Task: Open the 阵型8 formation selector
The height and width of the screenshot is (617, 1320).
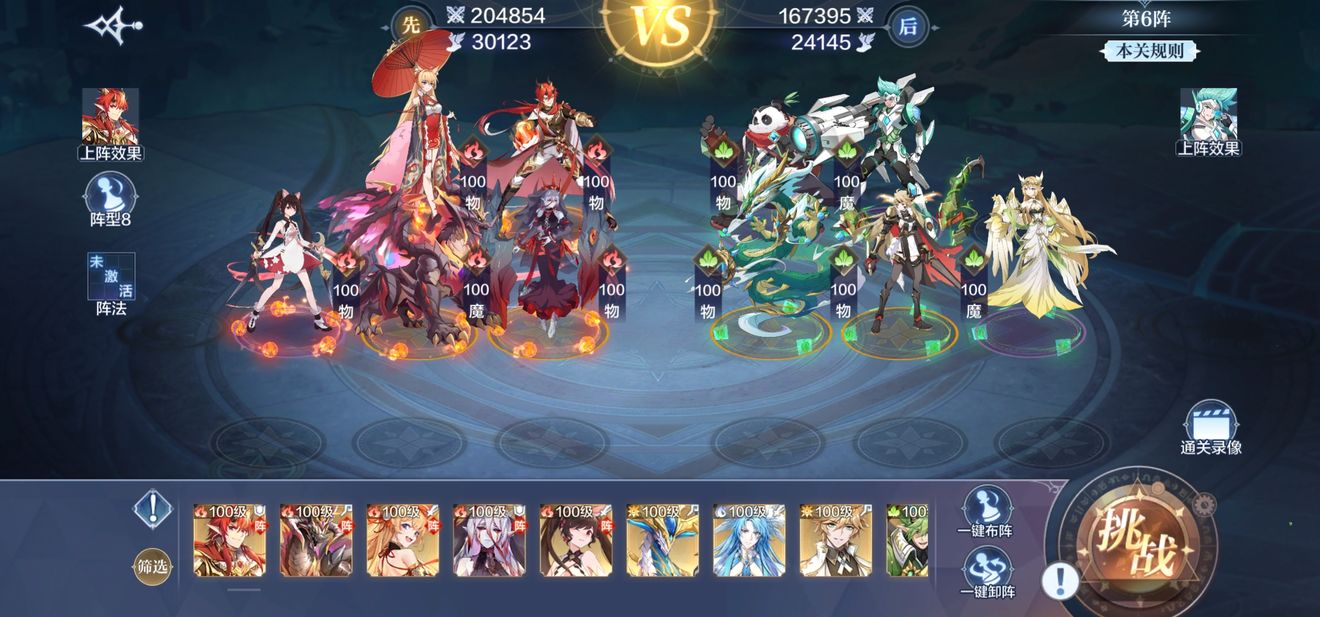Action: pyautogui.click(x=110, y=198)
